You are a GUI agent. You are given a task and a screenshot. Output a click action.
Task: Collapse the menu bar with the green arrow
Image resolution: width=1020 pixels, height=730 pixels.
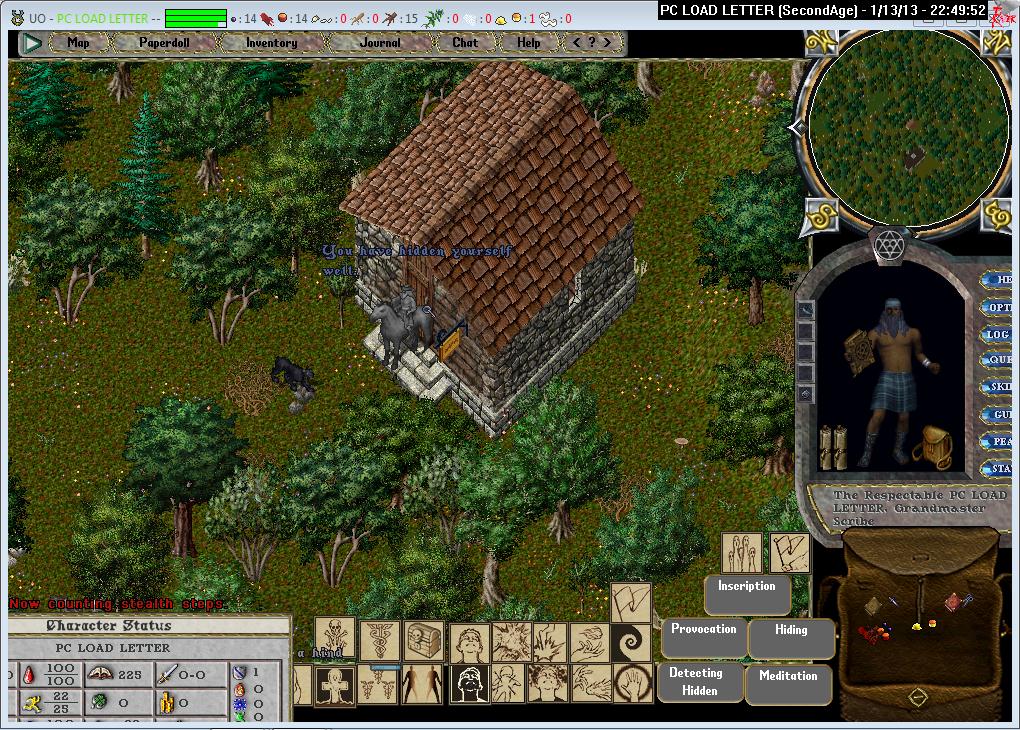[x=32, y=43]
